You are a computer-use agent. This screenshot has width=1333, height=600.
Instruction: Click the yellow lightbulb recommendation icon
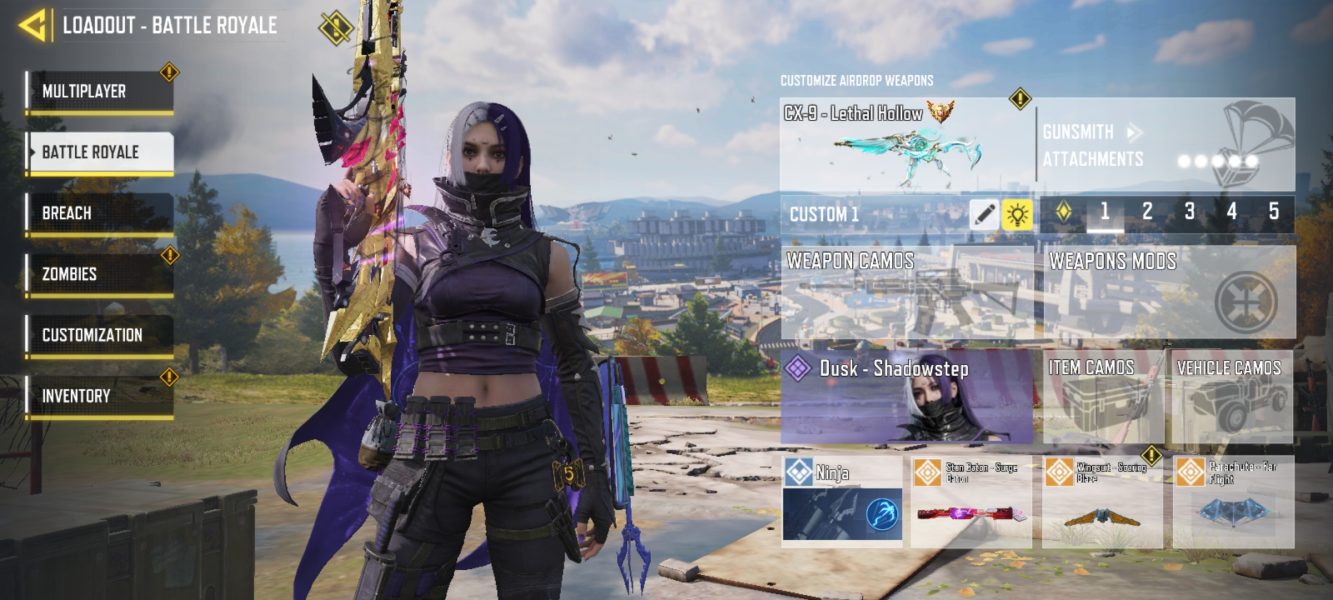click(1017, 214)
